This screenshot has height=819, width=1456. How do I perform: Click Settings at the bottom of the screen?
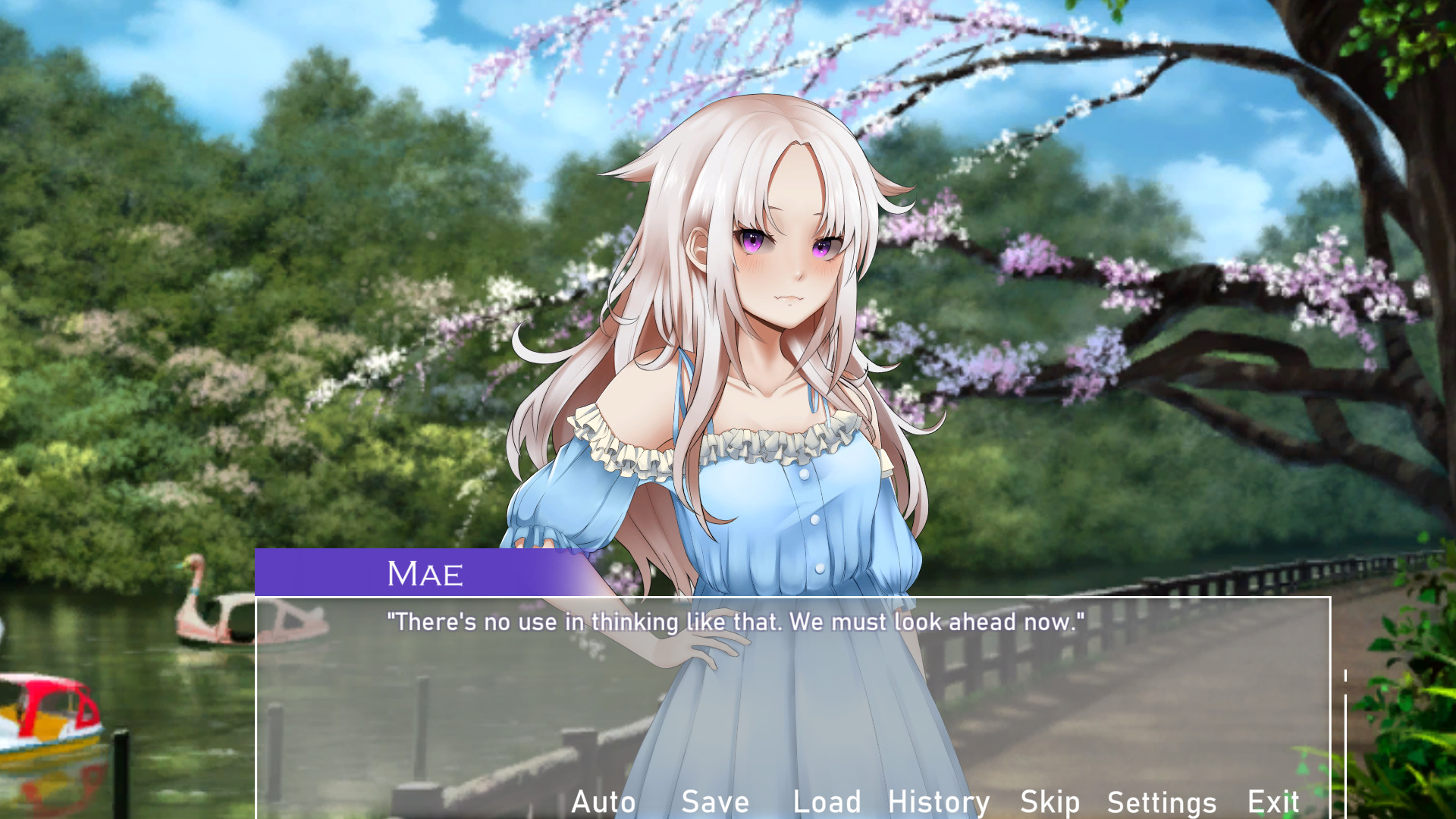(x=1163, y=802)
